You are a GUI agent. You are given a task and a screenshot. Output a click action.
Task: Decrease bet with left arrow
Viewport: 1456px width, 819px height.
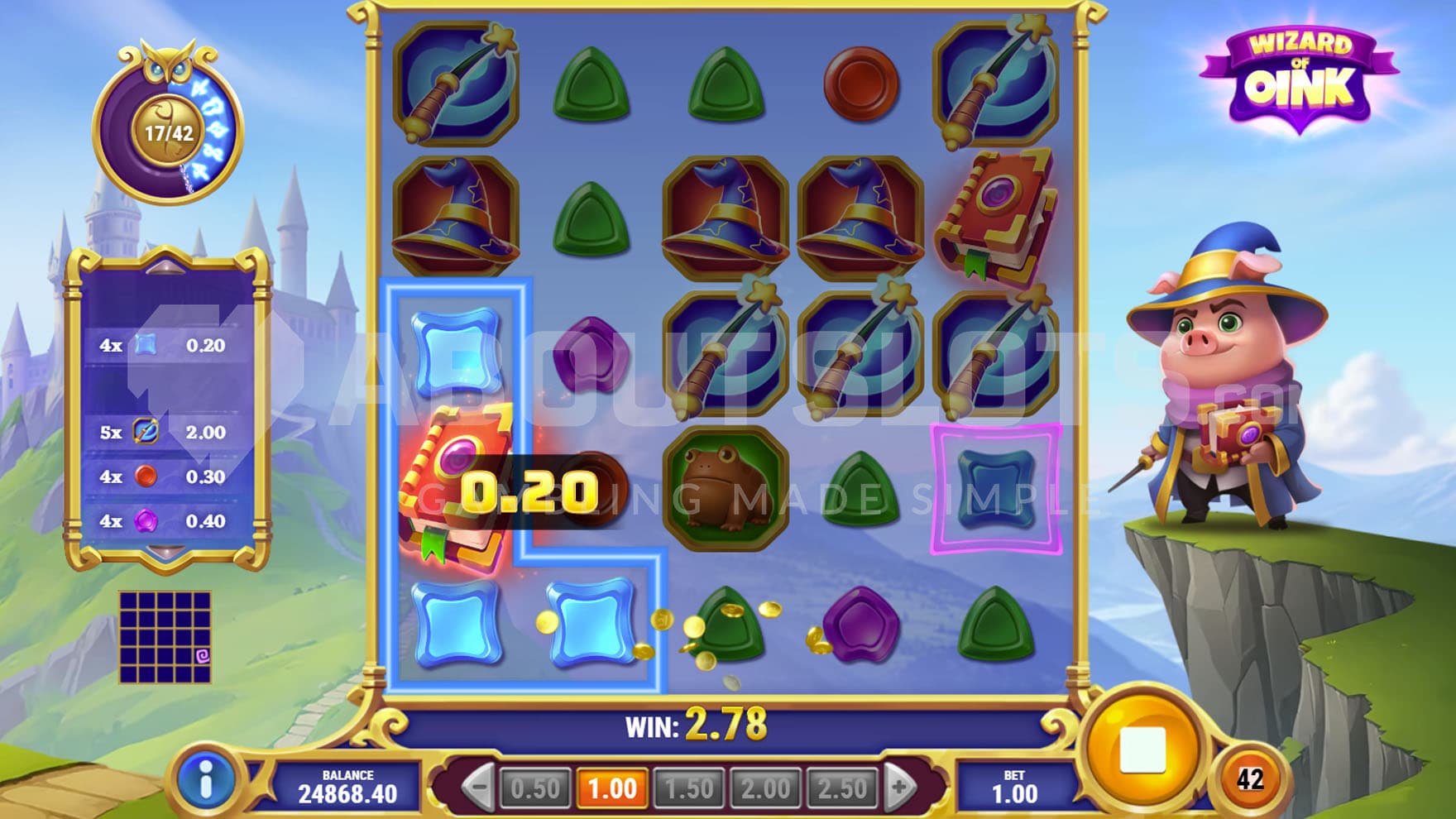tap(478, 787)
